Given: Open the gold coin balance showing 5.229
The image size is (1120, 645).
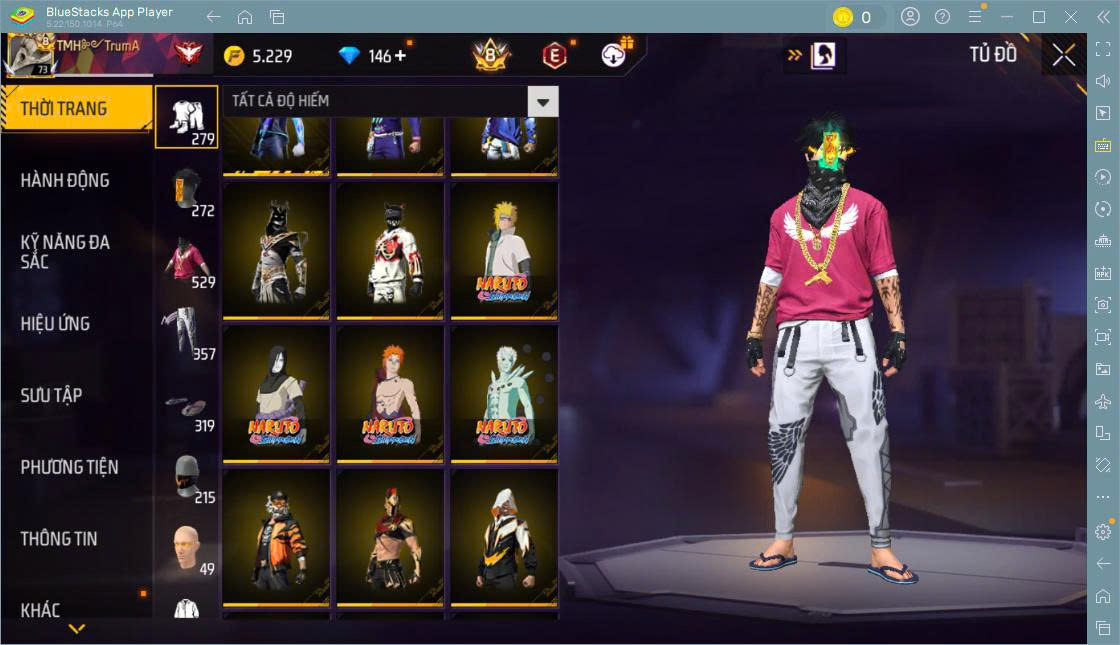Looking at the screenshot, I should tap(258, 56).
